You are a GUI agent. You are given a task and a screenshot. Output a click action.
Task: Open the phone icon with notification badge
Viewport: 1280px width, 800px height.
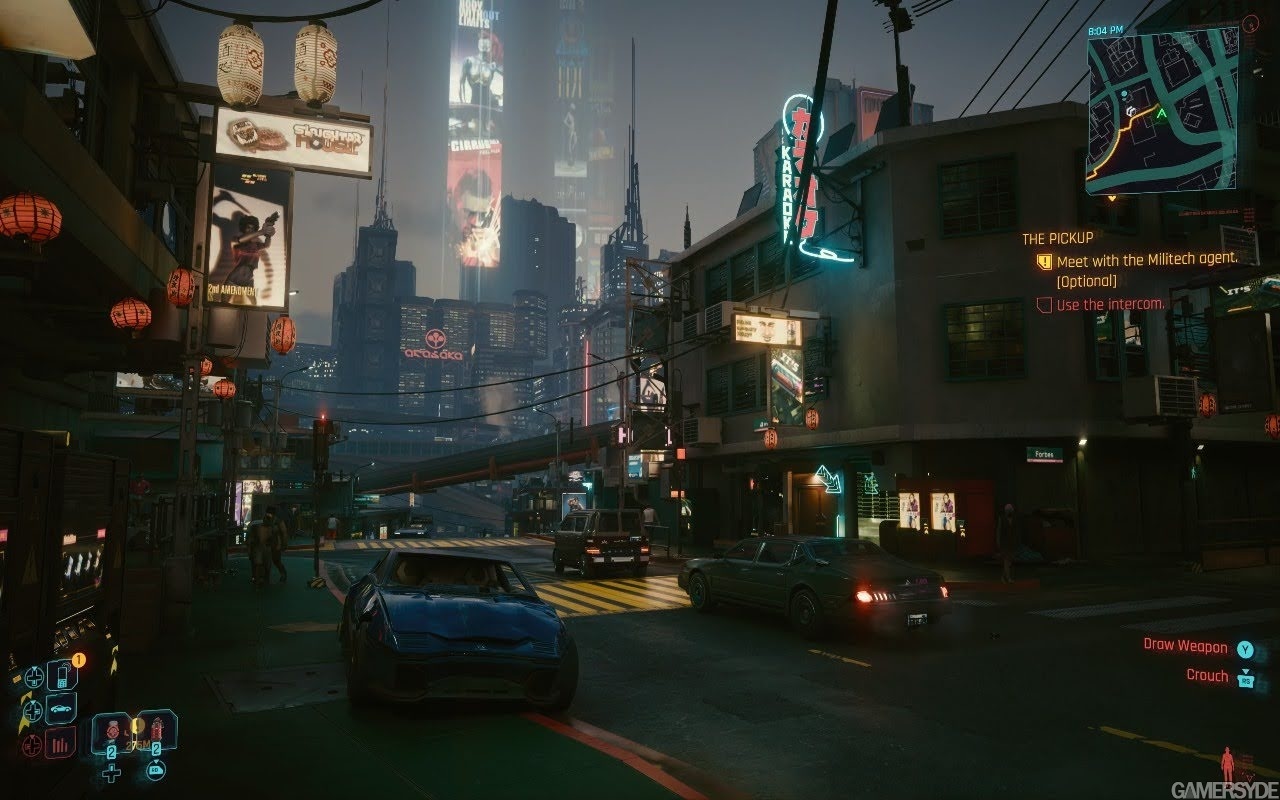coord(62,675)
